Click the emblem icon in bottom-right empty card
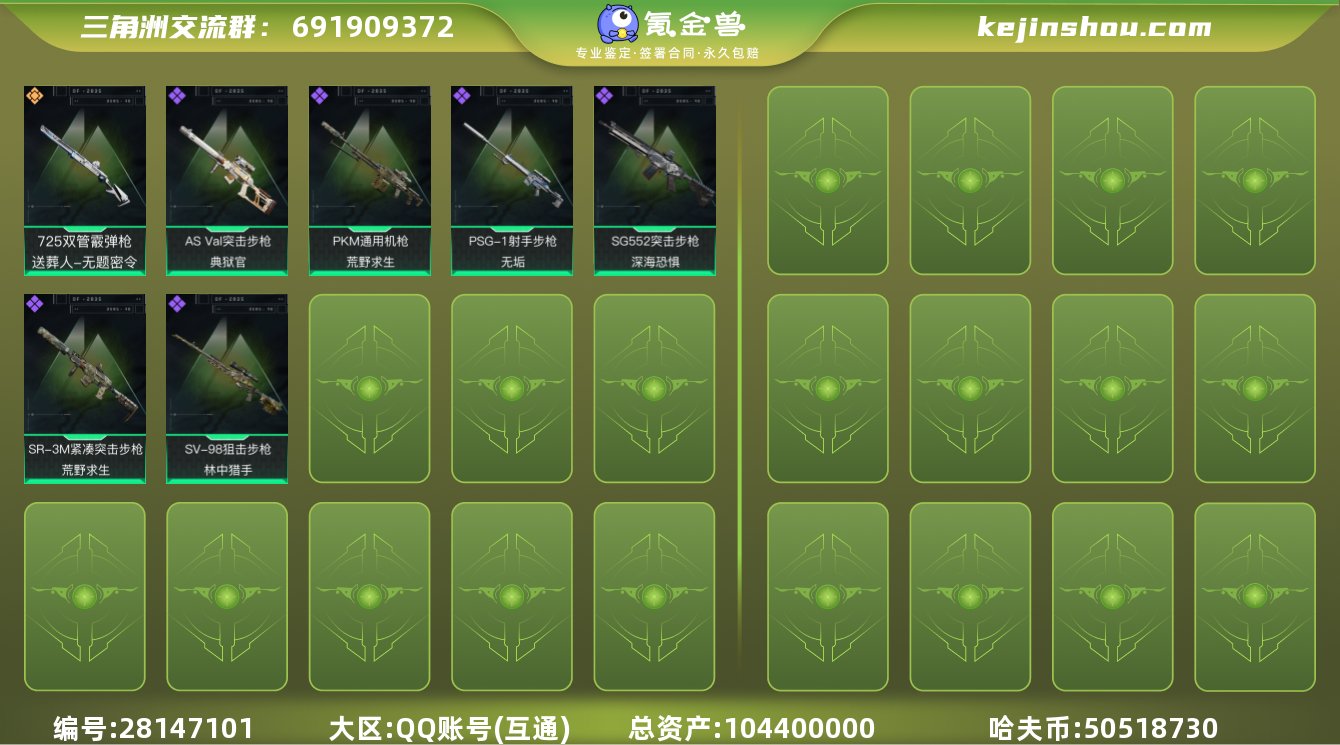 (1254, 596)
